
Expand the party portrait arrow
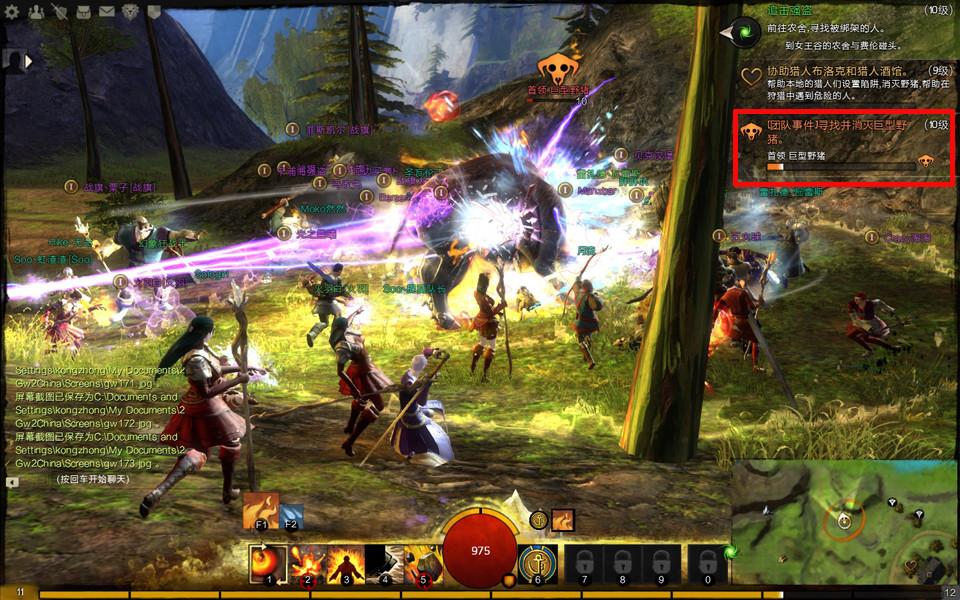[29, 60]
